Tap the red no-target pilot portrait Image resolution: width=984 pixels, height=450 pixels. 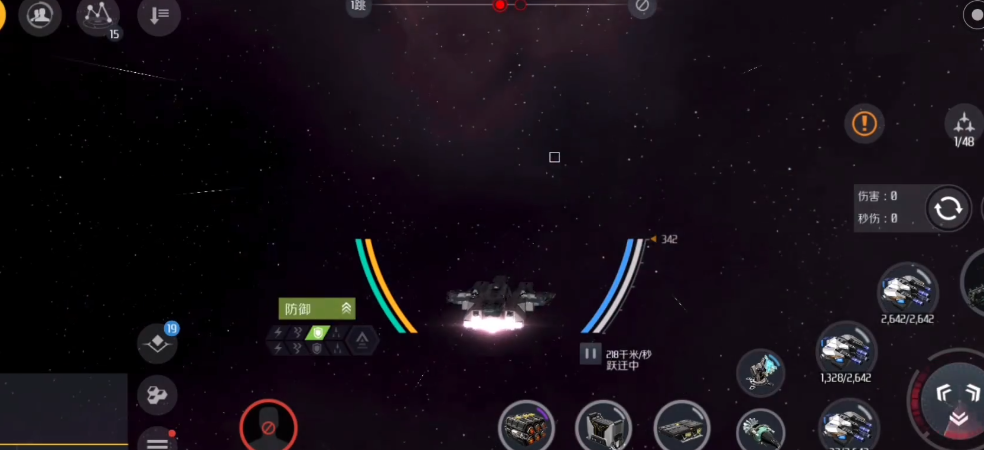coord(268,428)
